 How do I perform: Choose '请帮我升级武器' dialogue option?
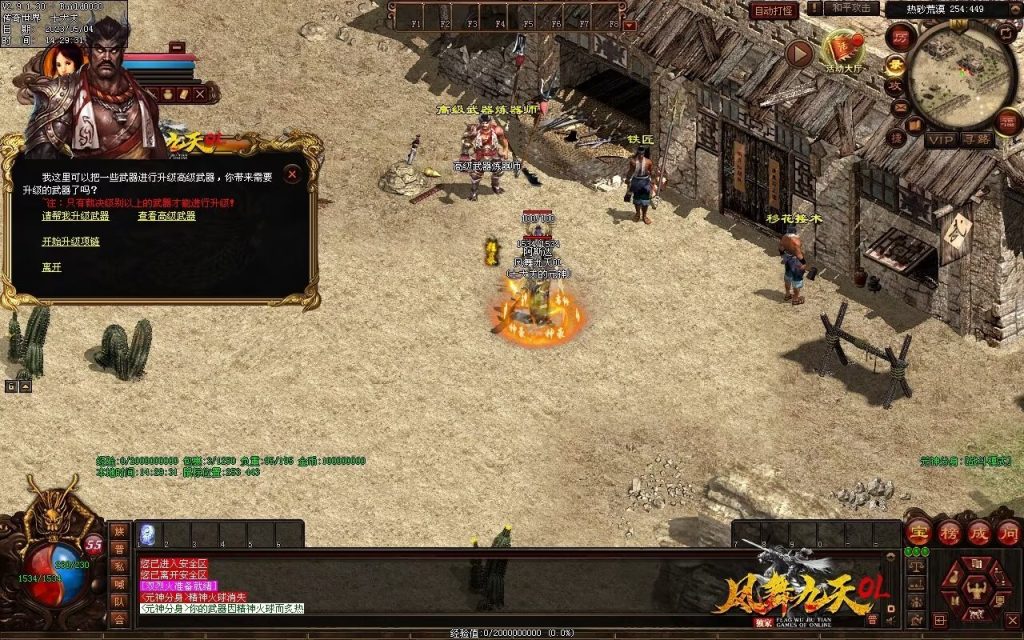coord(77,216)
